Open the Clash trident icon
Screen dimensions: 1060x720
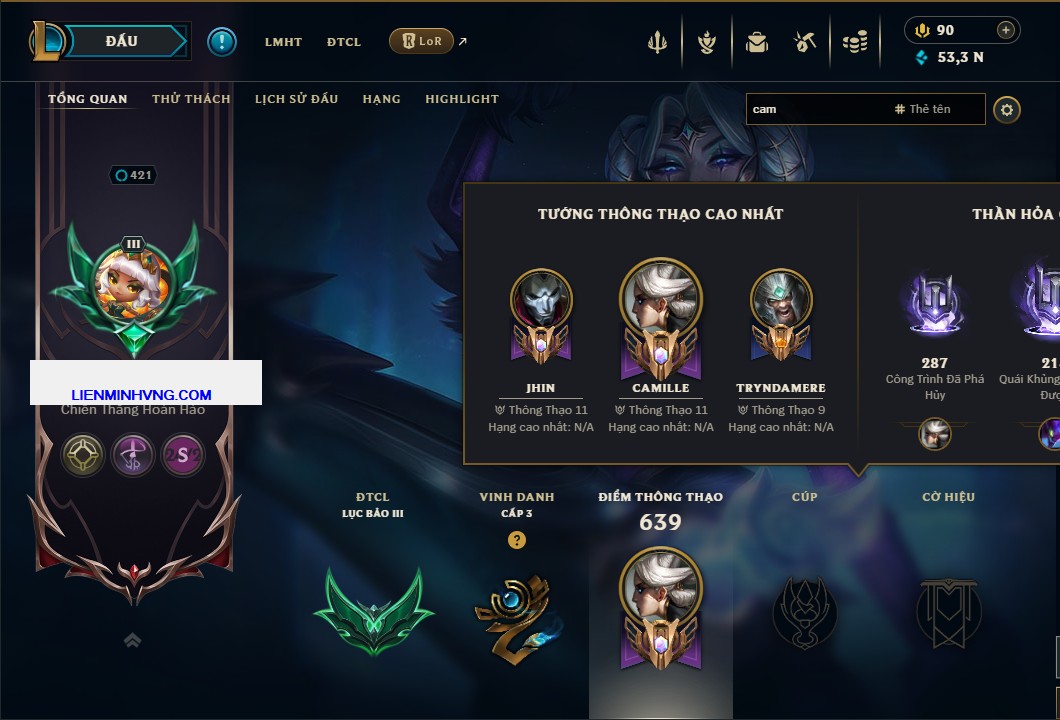[658, 42]
